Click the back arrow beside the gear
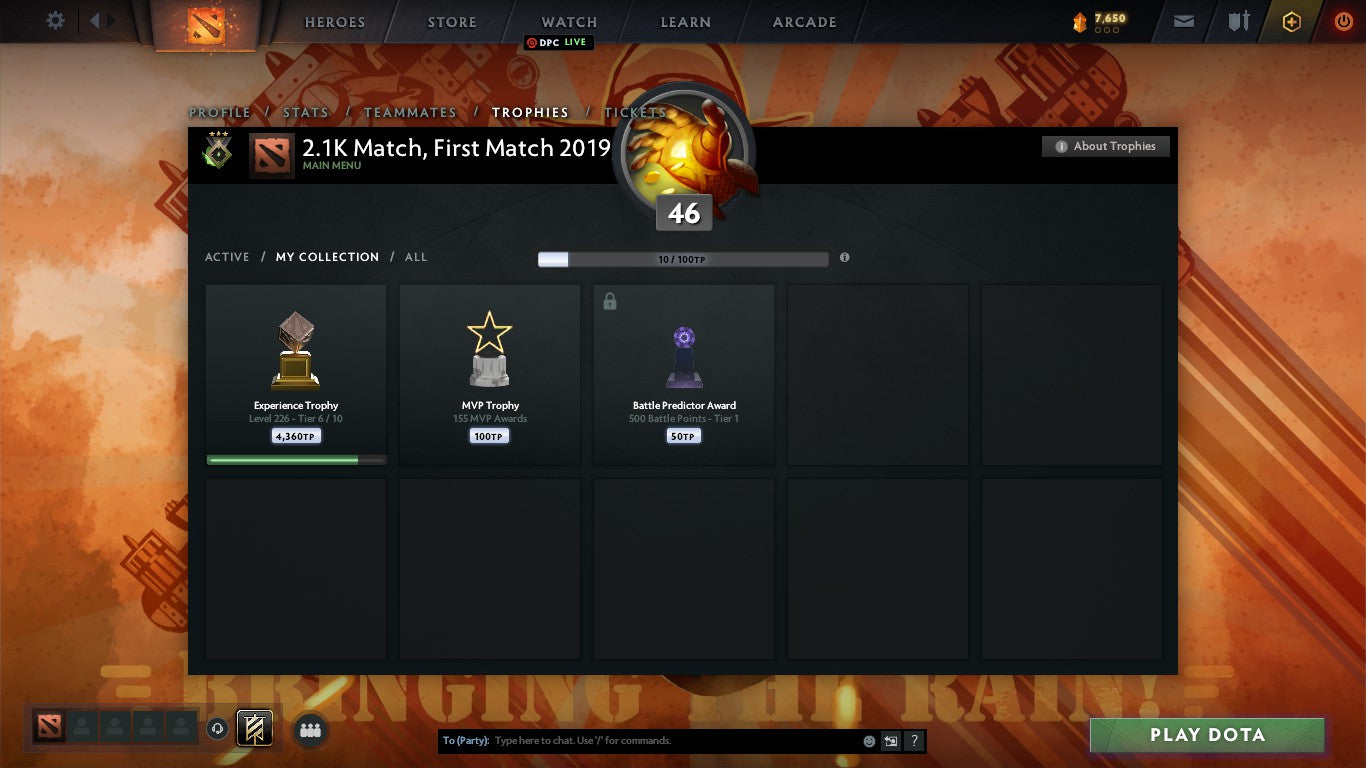The width and height of the screenshot is (1366, 768). [x=93, y=20]
